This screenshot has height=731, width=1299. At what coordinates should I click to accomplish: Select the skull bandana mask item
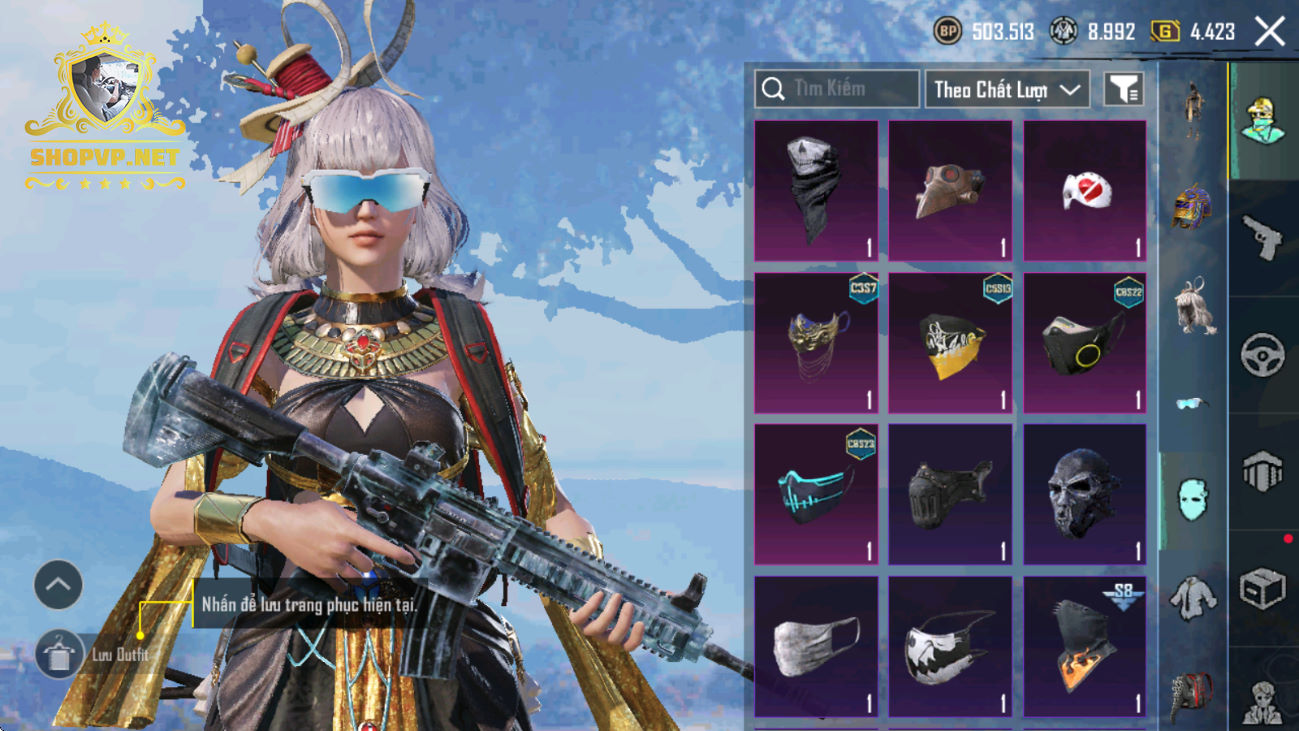[816, 191]
